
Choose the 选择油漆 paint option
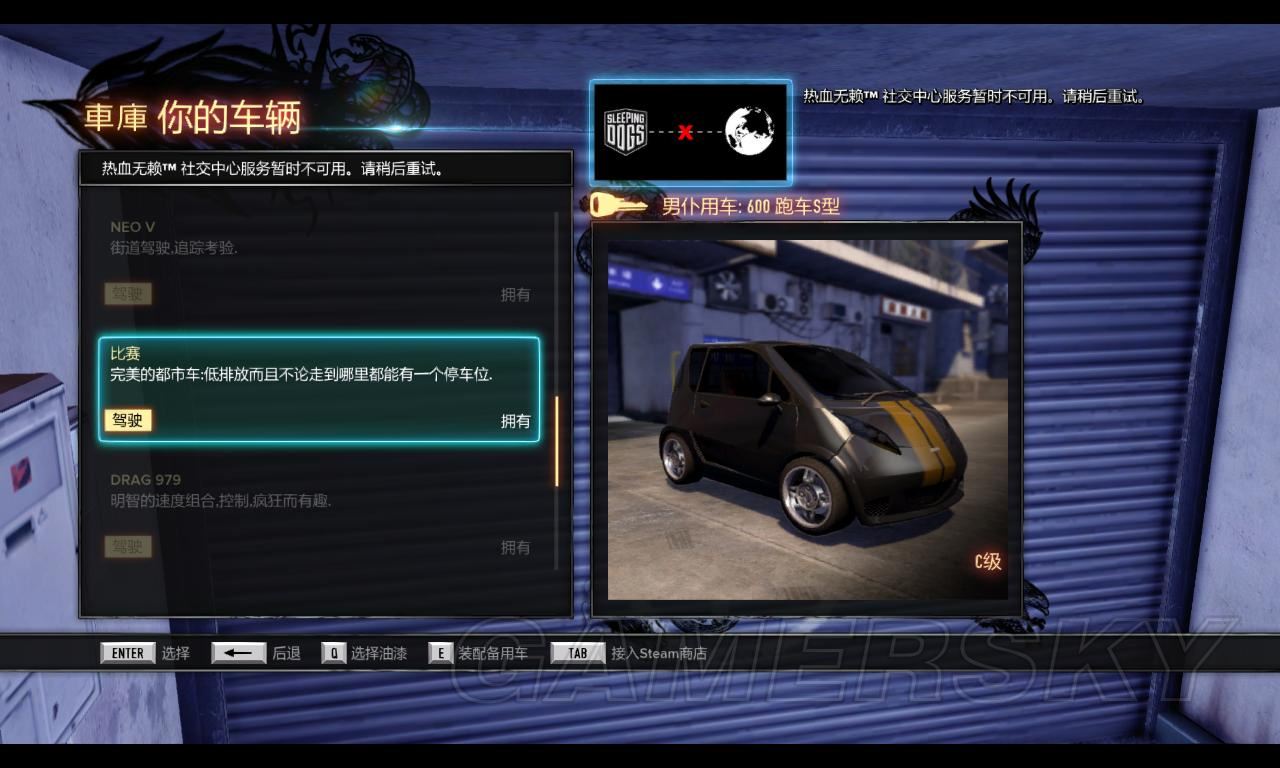pyautogui.click(x=364, y=653)
